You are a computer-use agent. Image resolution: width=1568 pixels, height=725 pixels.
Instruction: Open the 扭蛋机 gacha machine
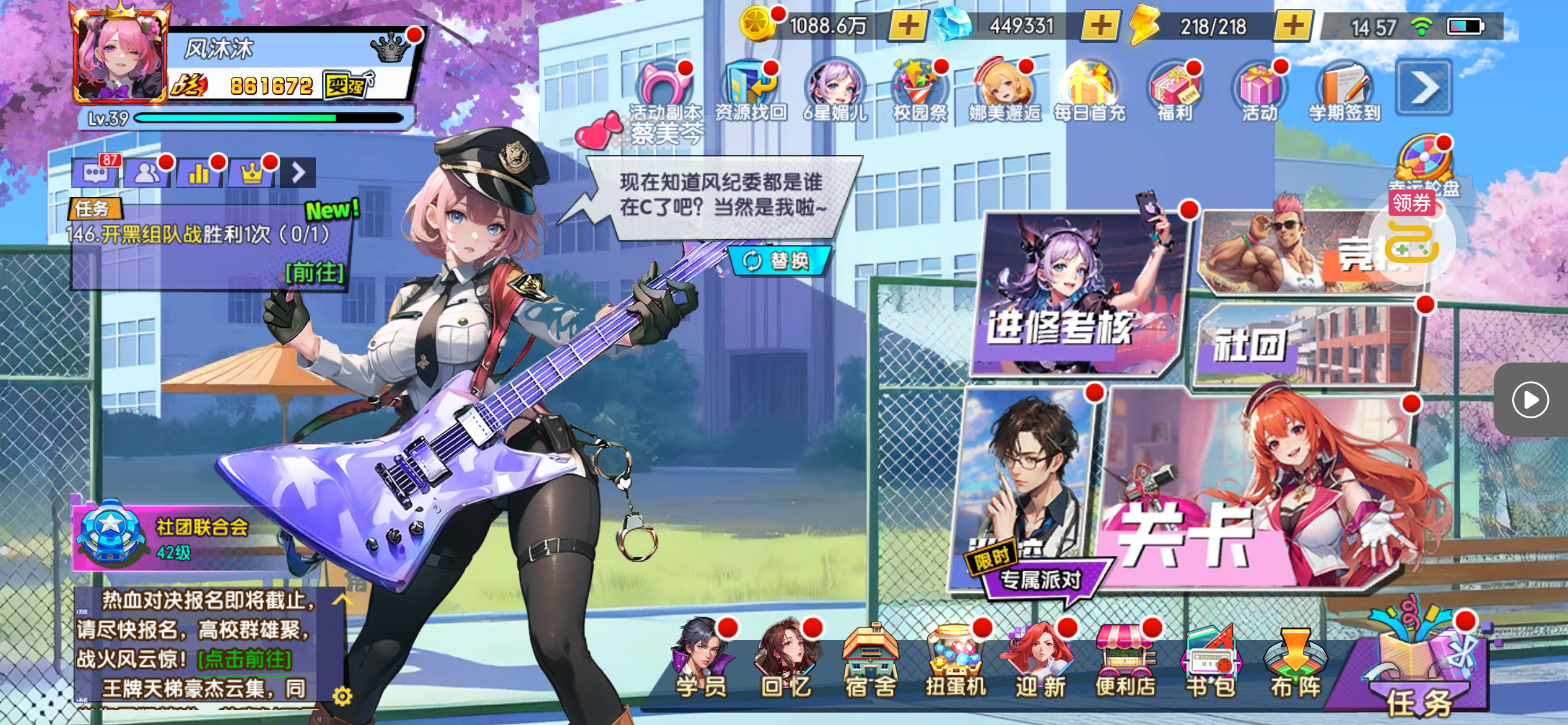956,661
